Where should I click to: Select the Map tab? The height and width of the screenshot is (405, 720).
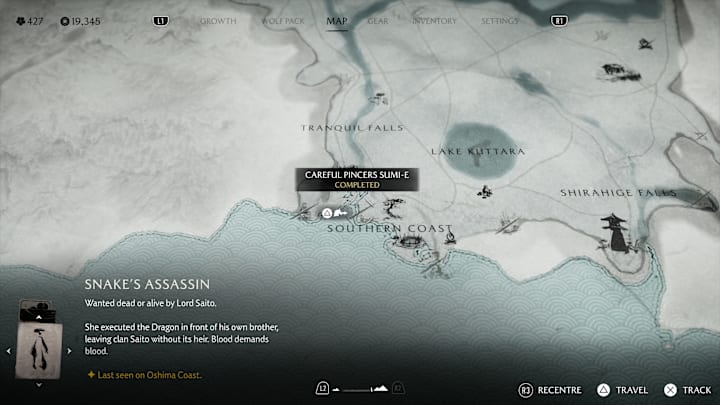click(337, 21)
